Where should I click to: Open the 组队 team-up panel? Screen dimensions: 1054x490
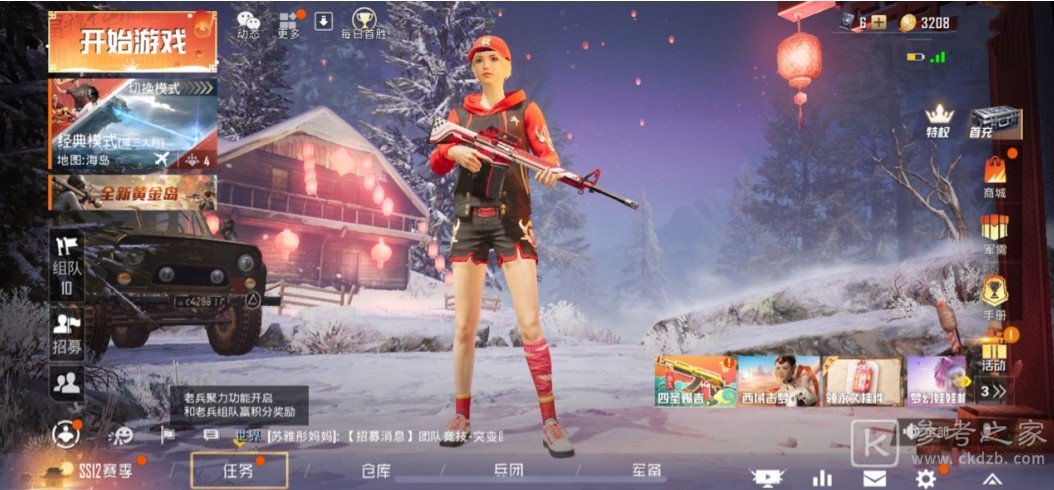point(67,265)
